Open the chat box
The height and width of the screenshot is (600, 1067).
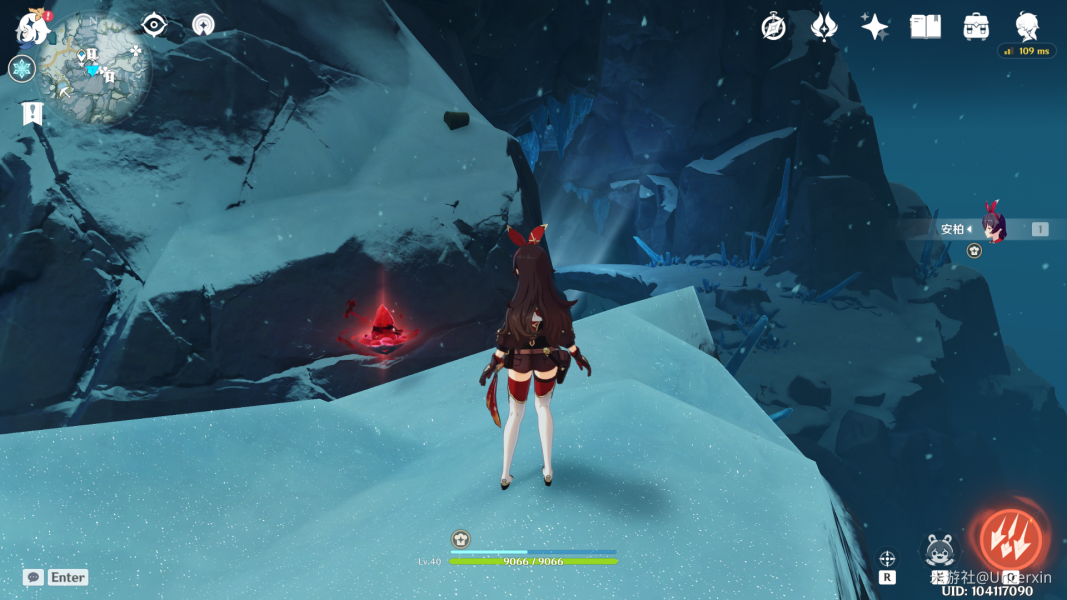[x=34, y=577]
